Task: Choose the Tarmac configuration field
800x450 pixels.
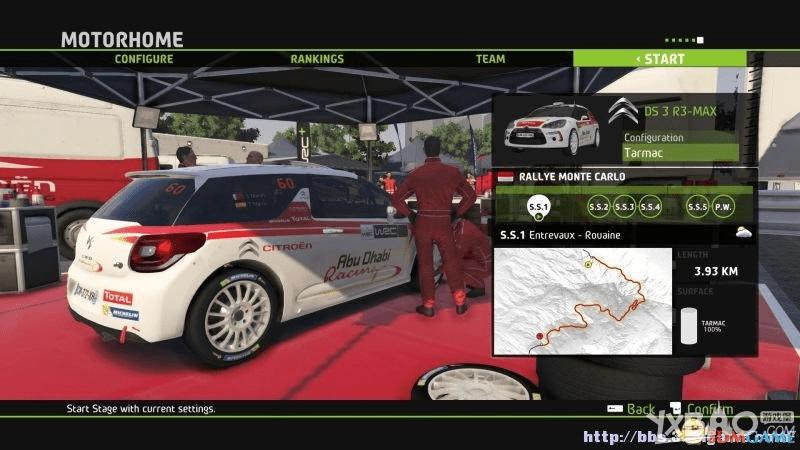Action: click(680, 154)
